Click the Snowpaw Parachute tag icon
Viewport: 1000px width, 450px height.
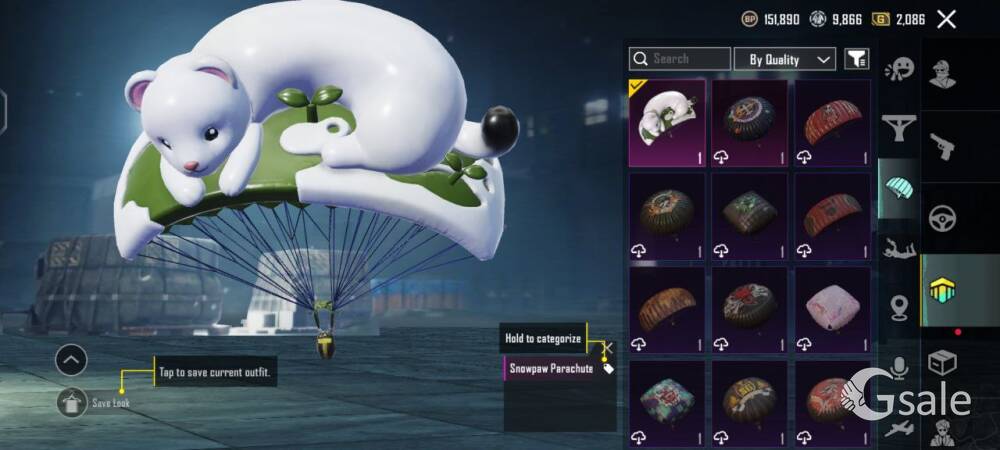[x=608, y=368]
